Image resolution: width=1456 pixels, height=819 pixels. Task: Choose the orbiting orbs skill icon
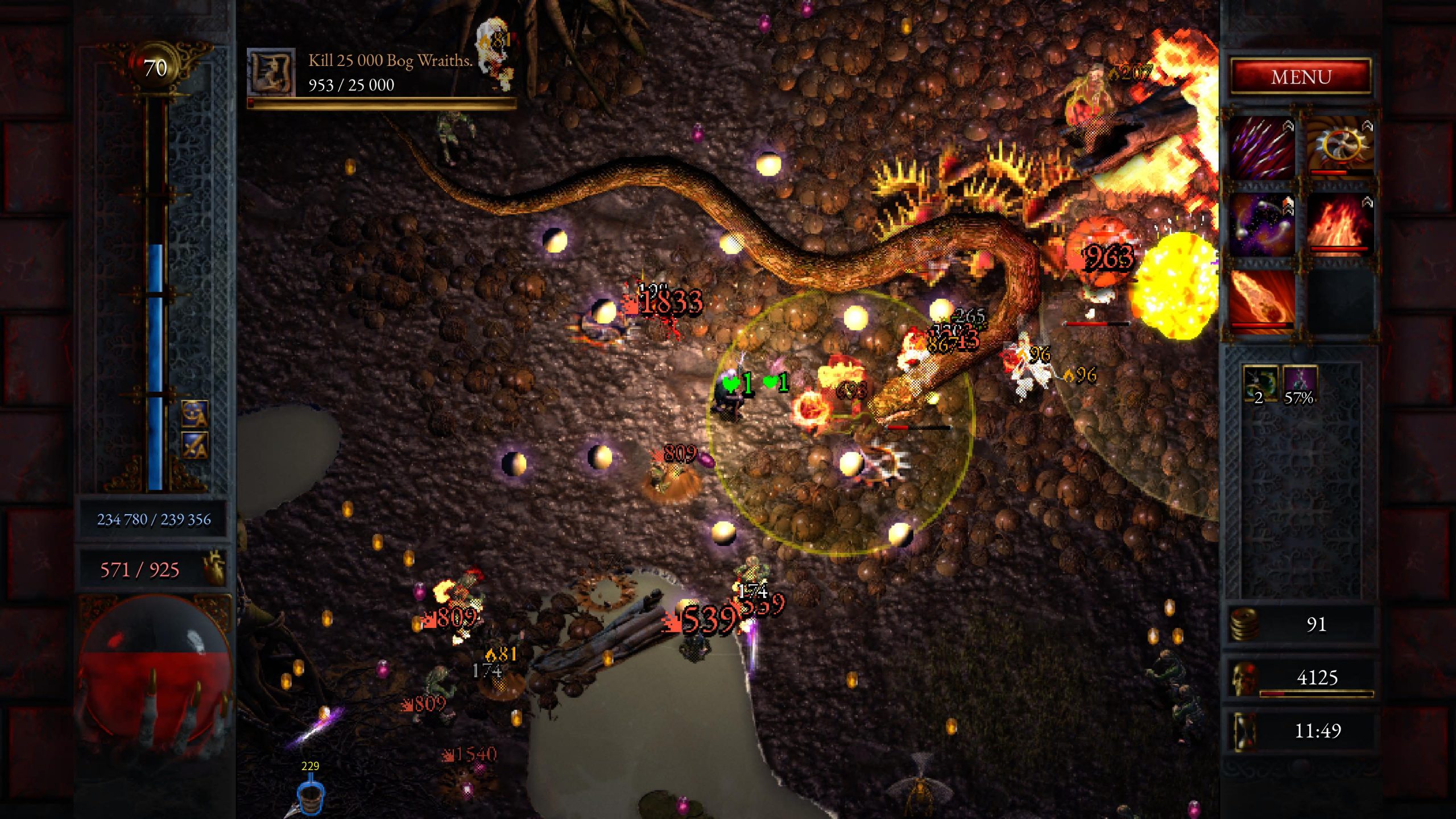pyautogui.click(x=1262, y=225)
